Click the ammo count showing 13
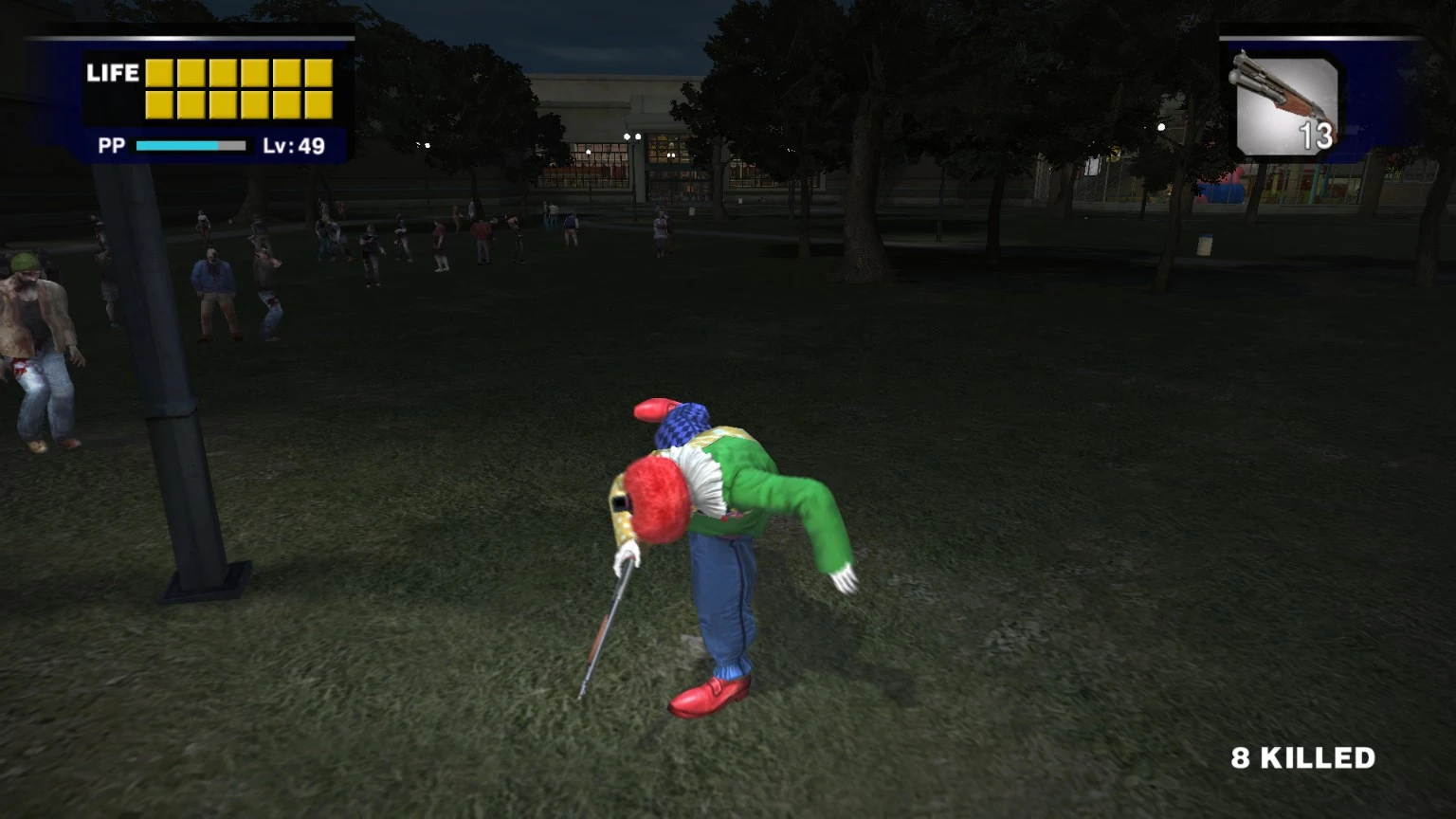 pyautogui.click(x=1316, y=136)
